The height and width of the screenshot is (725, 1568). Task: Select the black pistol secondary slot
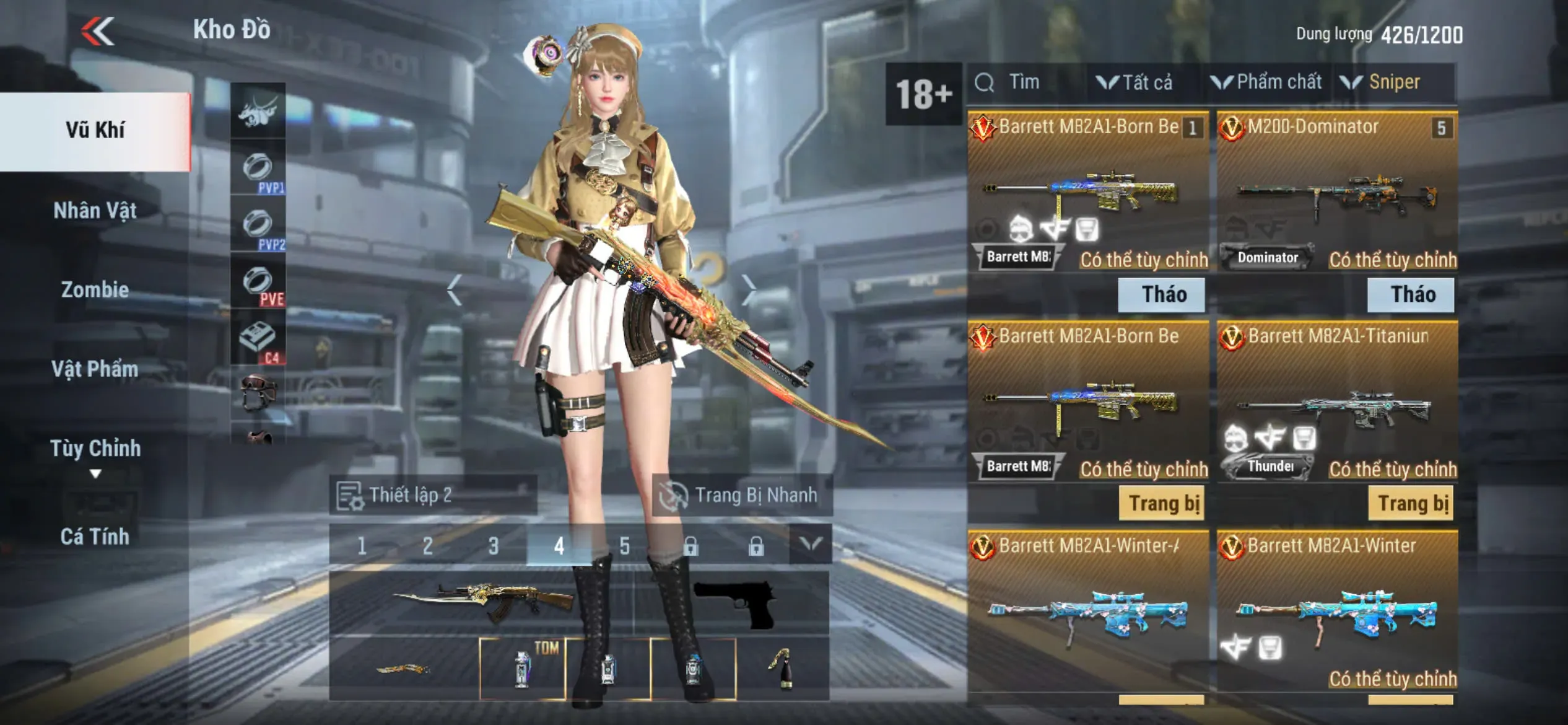tap(734, 602)
